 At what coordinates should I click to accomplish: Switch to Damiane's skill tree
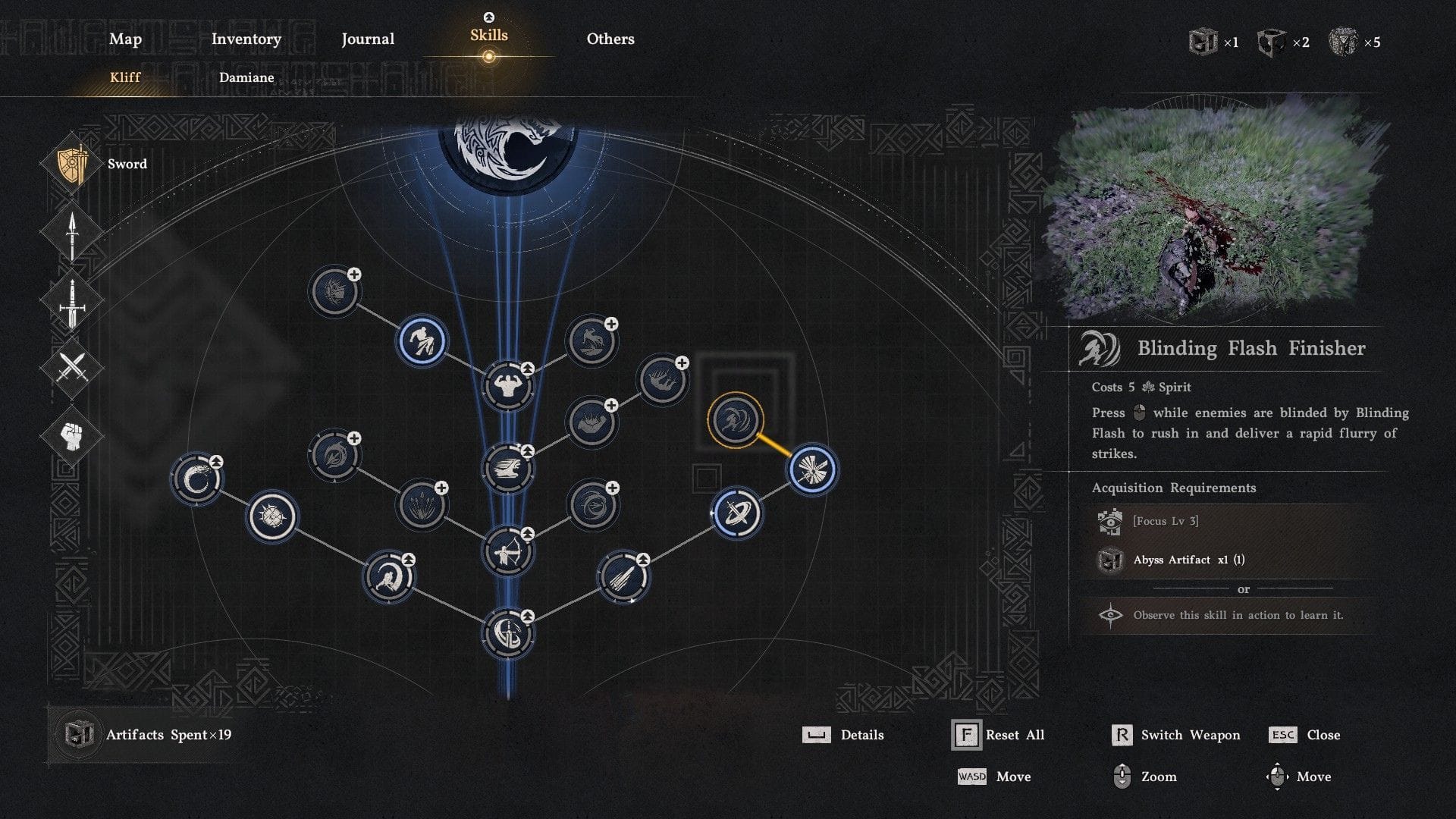[246, 77]
